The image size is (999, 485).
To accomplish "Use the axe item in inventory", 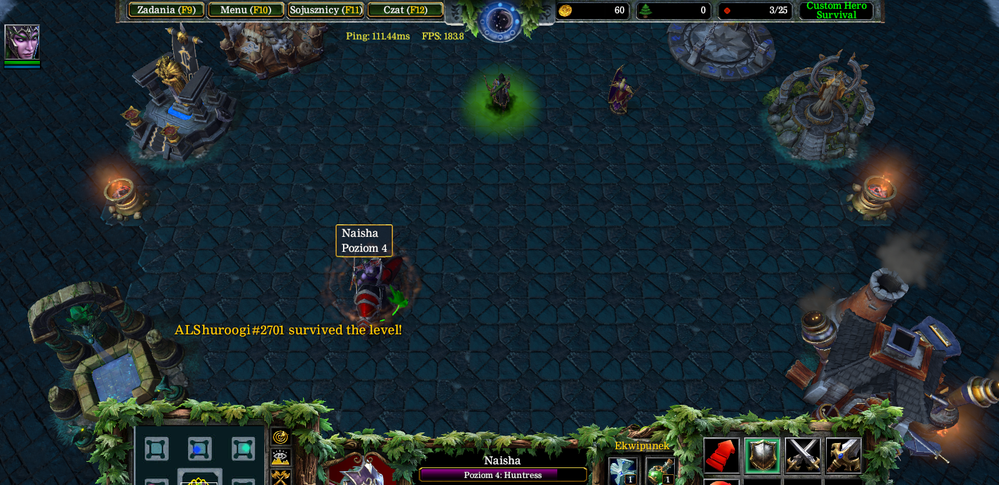I will [622, 471].
